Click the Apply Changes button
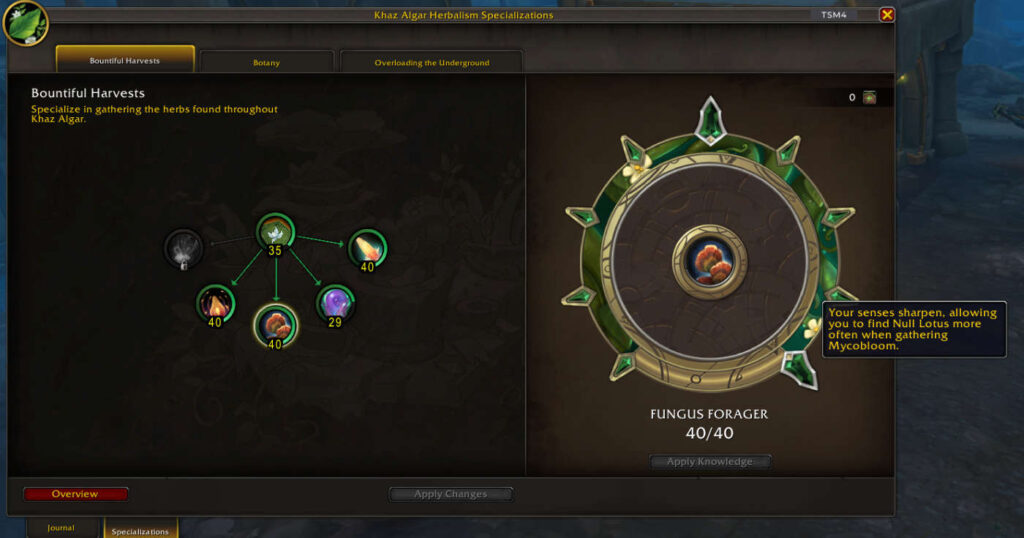This screenshot has width=1024, height=538. (450, 494)
